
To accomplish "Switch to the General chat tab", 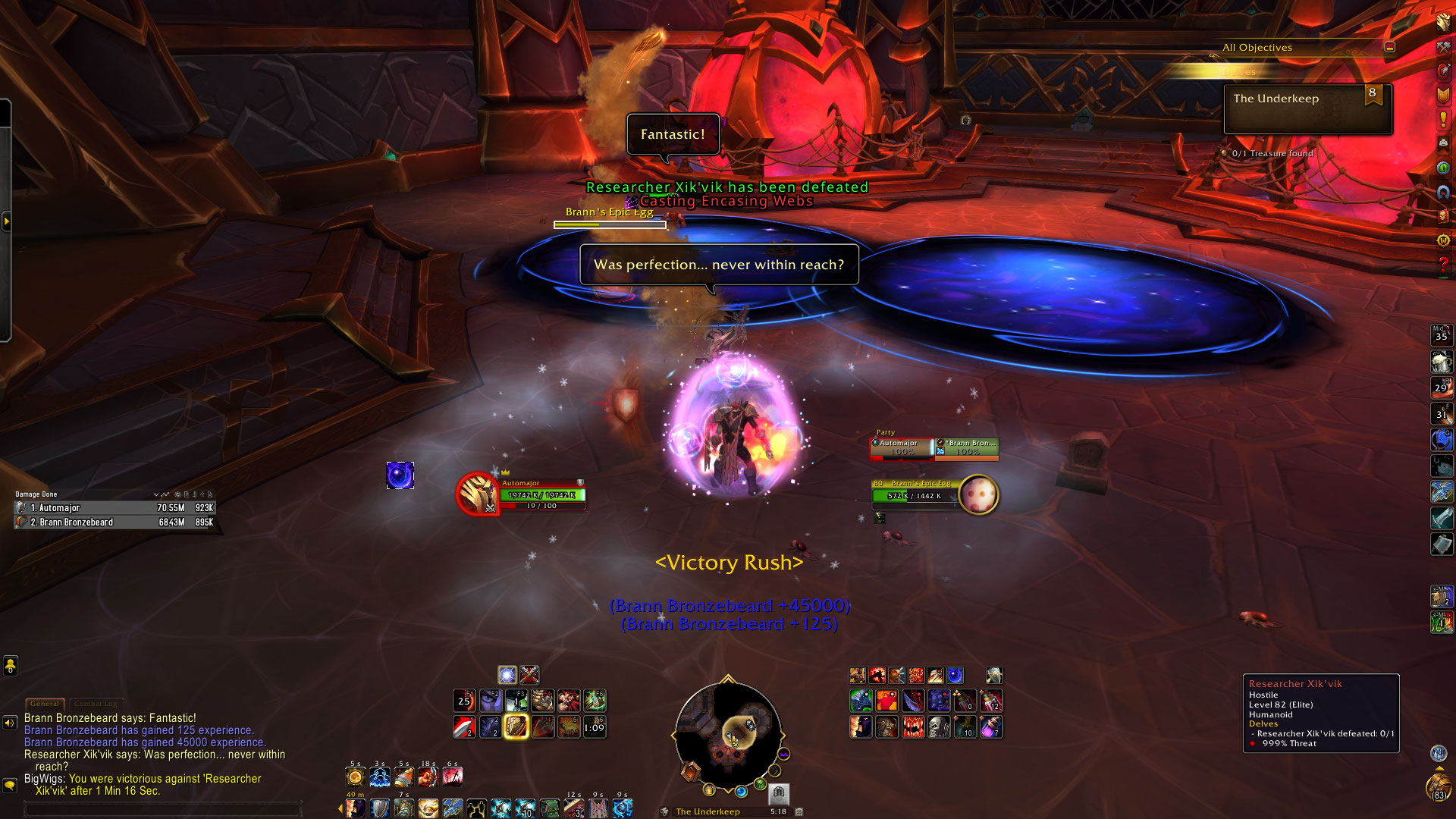I will tap(44, 704).
